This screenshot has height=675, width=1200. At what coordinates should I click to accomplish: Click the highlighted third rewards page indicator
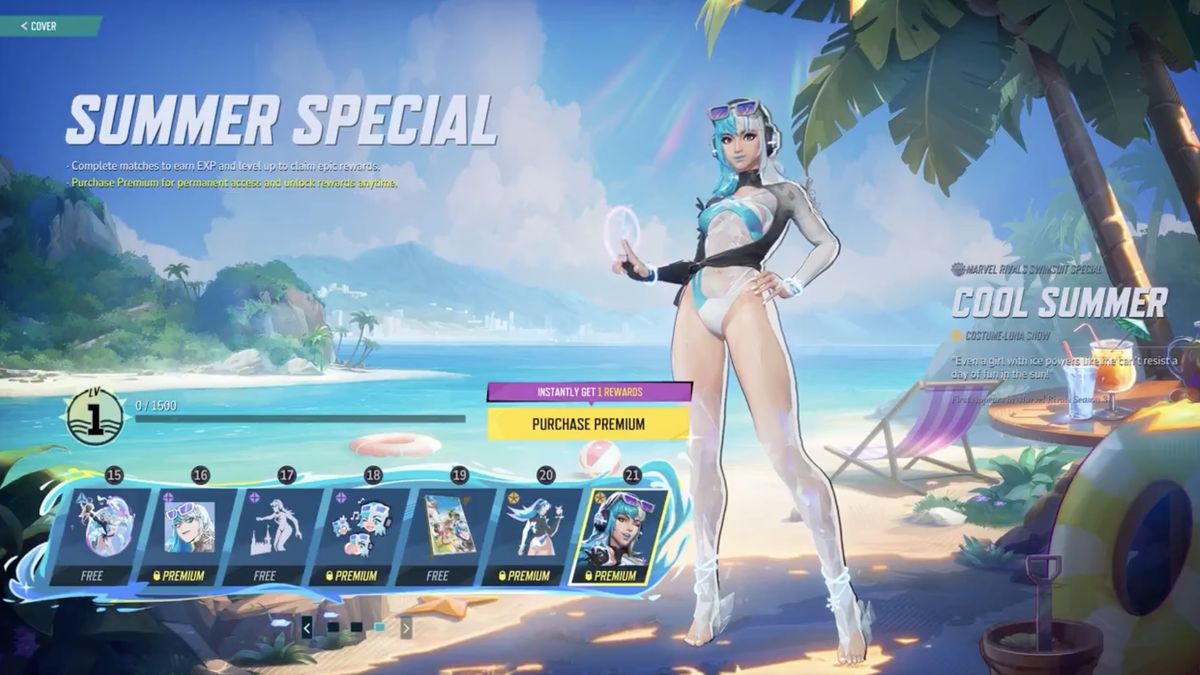[x=380, y=628]
